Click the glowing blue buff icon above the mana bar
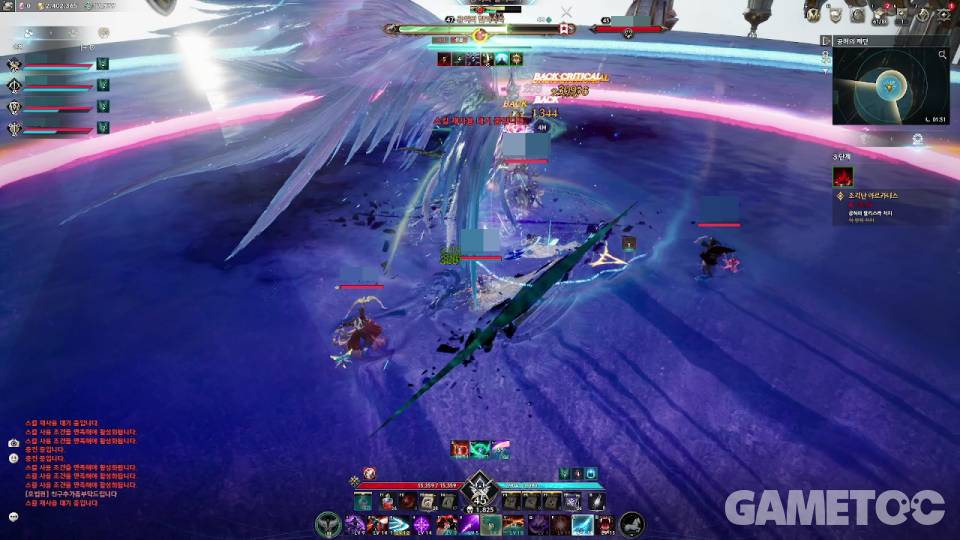This screenshot has height=540, width=960. [593, 472]
